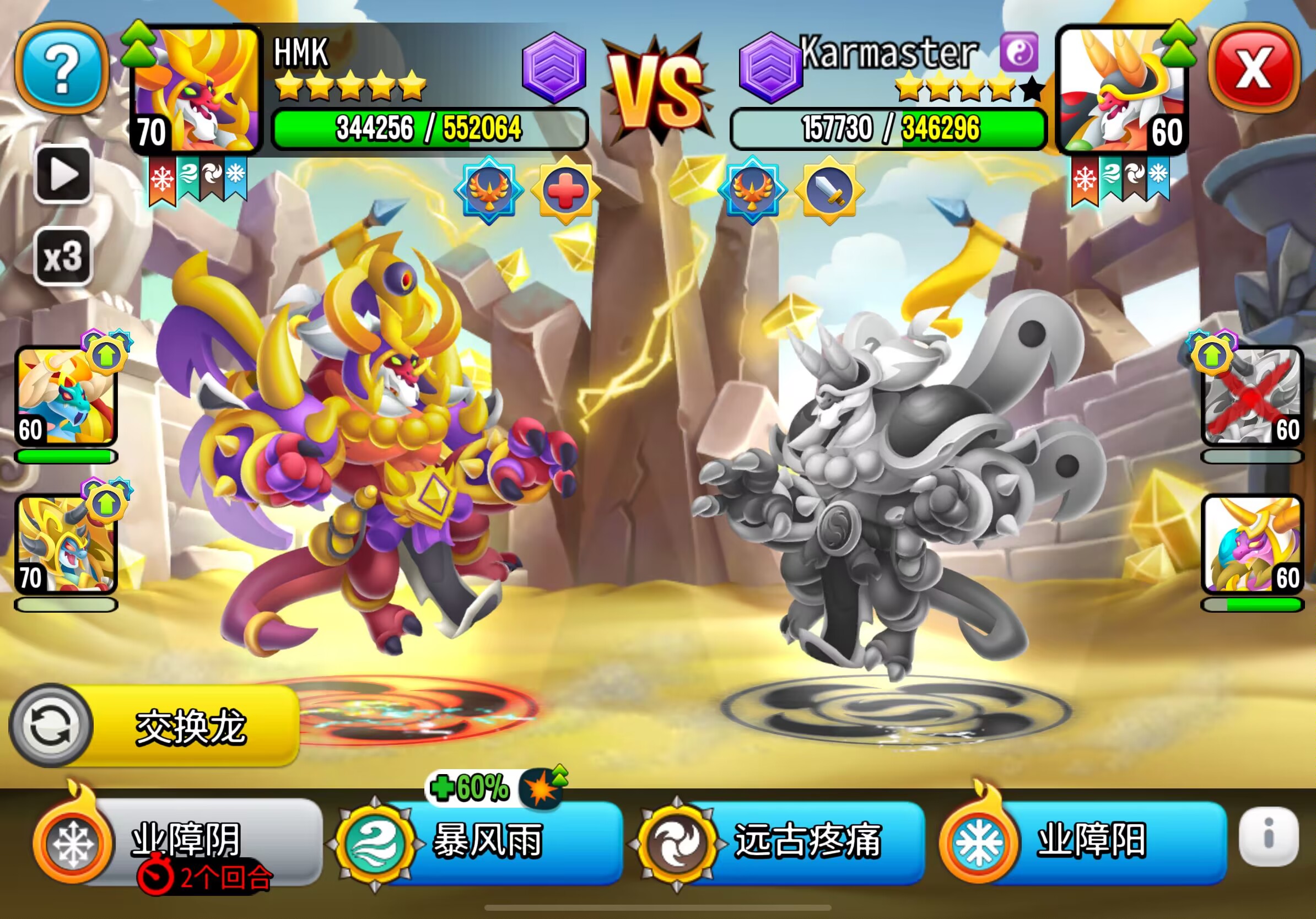Inspect the enemy's level 60 purple reserve dragon
1316x919 pixels.
pos(1252,544)
